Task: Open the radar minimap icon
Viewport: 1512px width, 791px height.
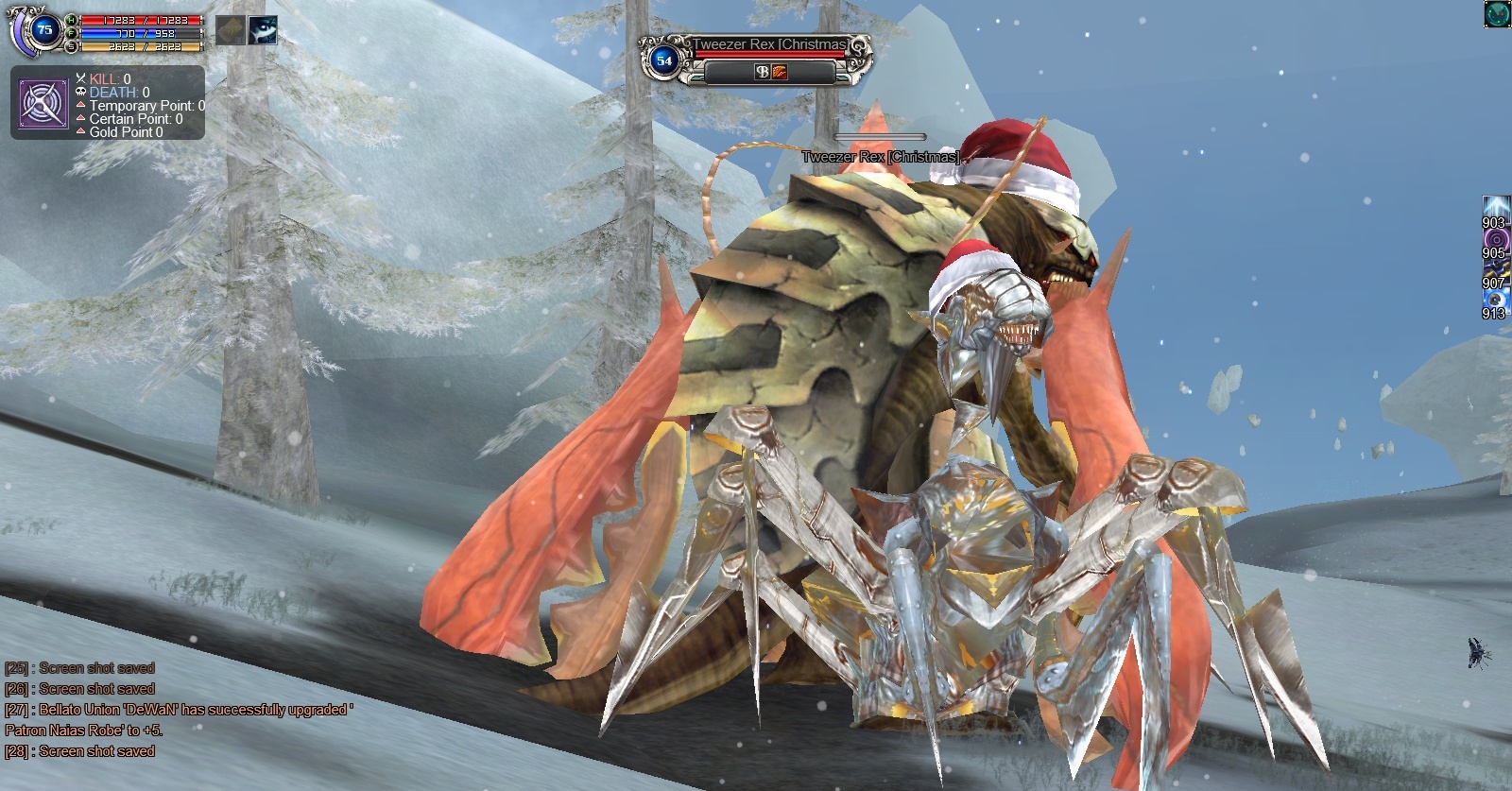Action: tap(1497, 14)
